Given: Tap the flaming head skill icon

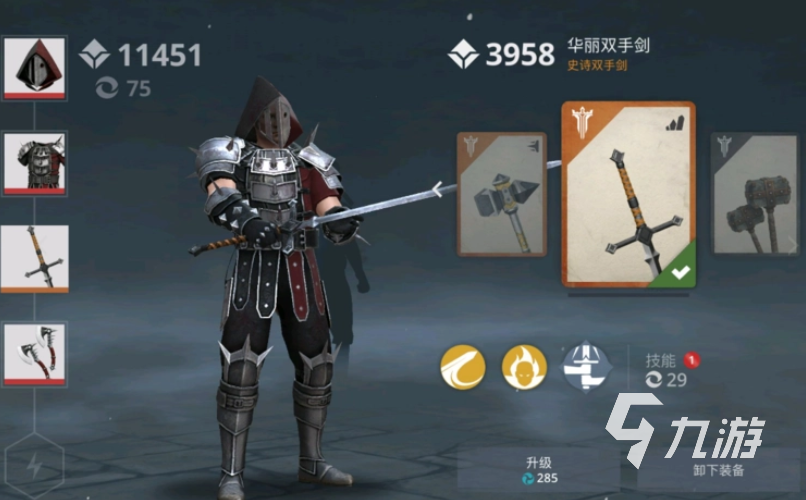Looking at the screenshot, I should [x=524, y=367].
